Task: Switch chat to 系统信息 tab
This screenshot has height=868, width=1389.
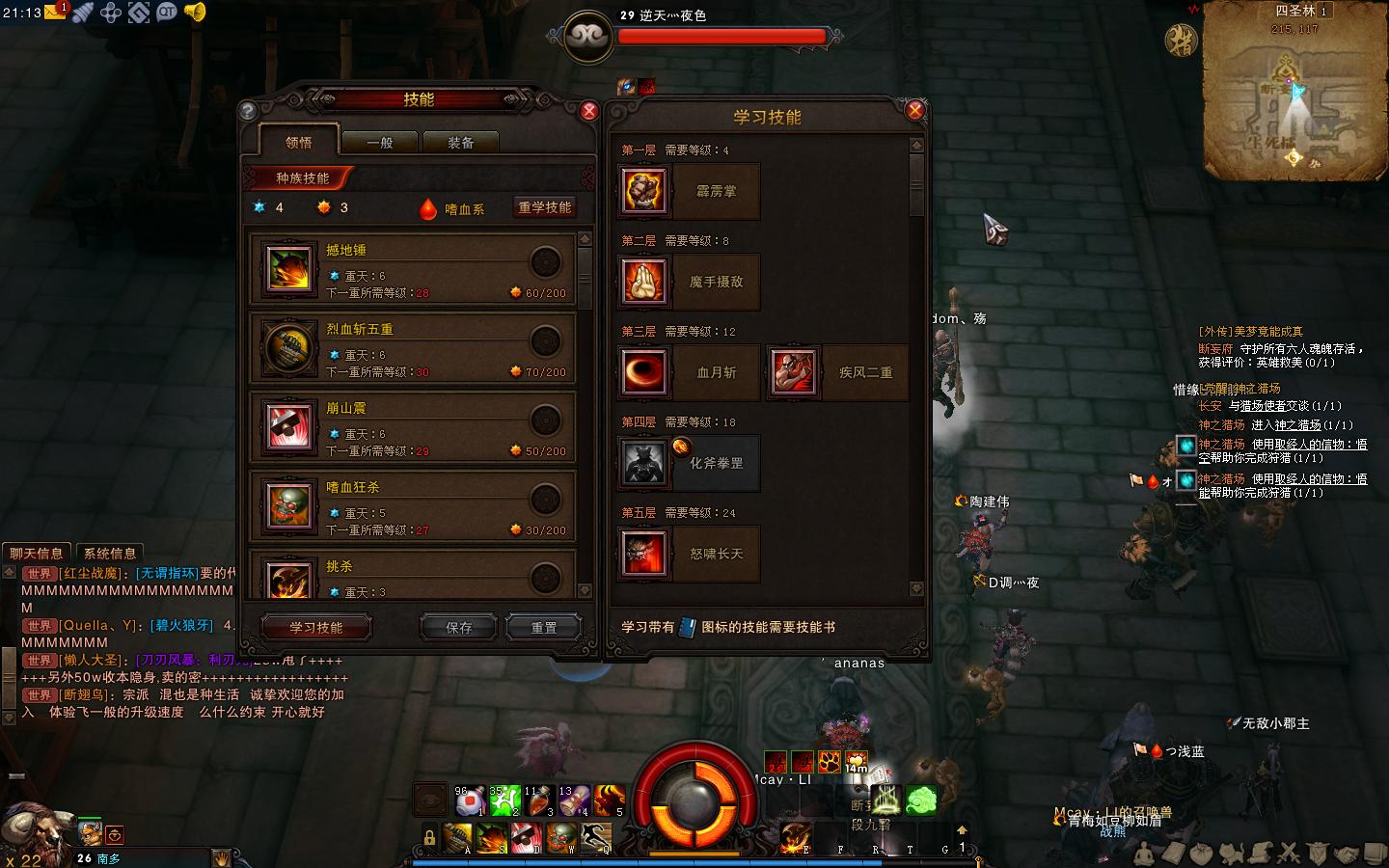Action: coord(110,554)
